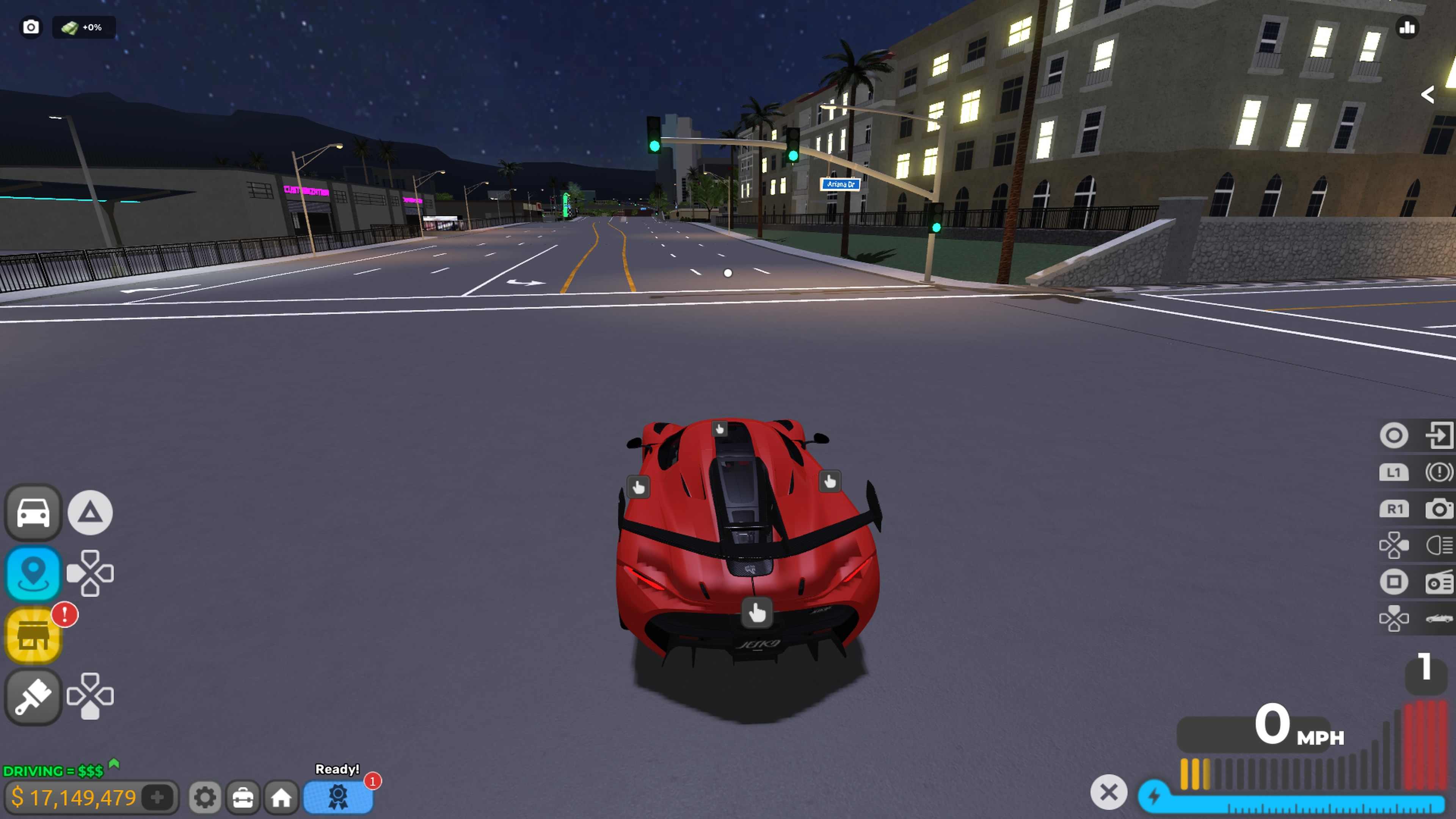Click the small convertible car icon

coord(1439,618)
